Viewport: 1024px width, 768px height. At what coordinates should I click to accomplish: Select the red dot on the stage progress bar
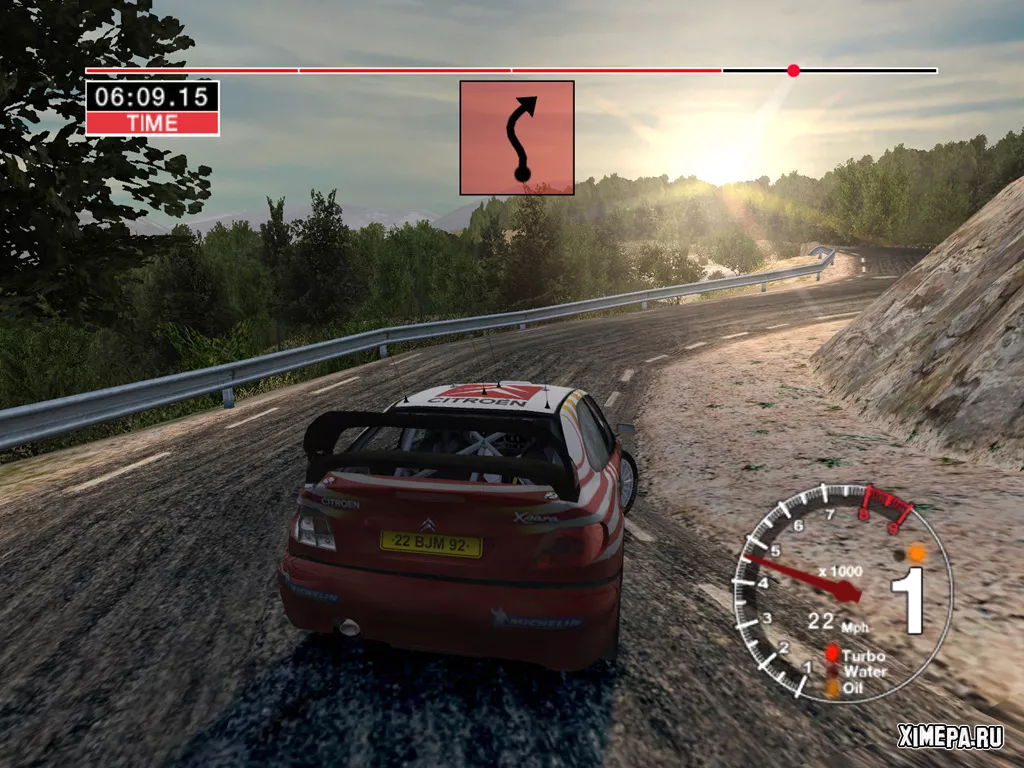coord(793,71)
